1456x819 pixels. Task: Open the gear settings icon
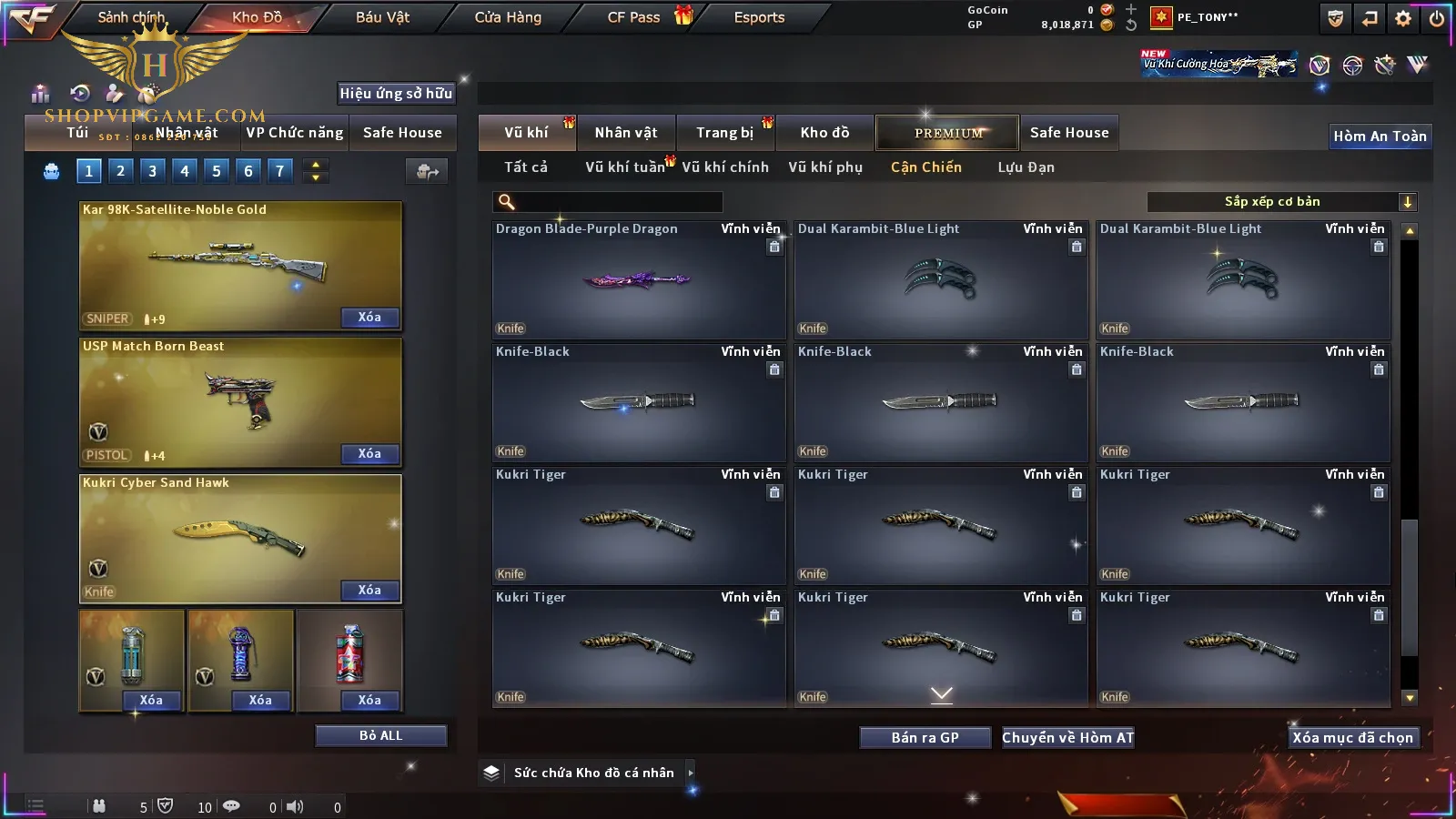click(1403, 18)
